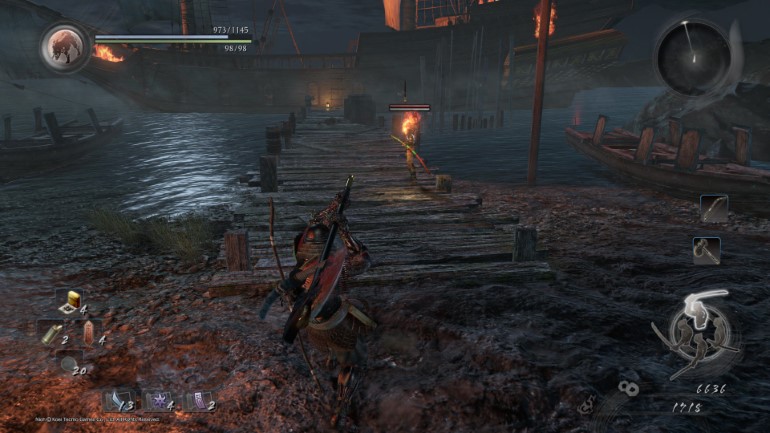
Task: Activate the purple talisman shortcut slot
Action: coord(198,400)
